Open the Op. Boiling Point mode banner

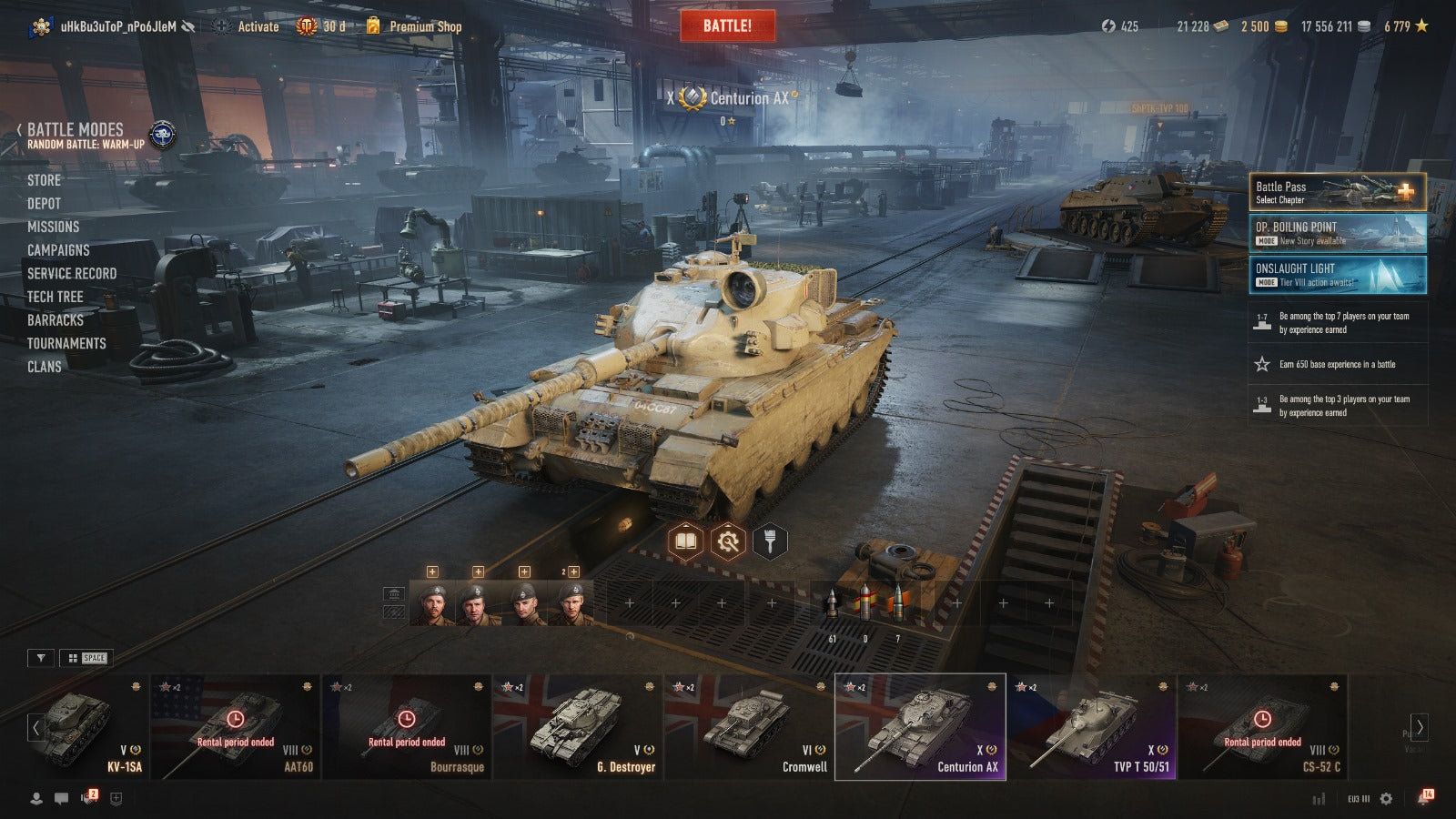click(1337, 233)
